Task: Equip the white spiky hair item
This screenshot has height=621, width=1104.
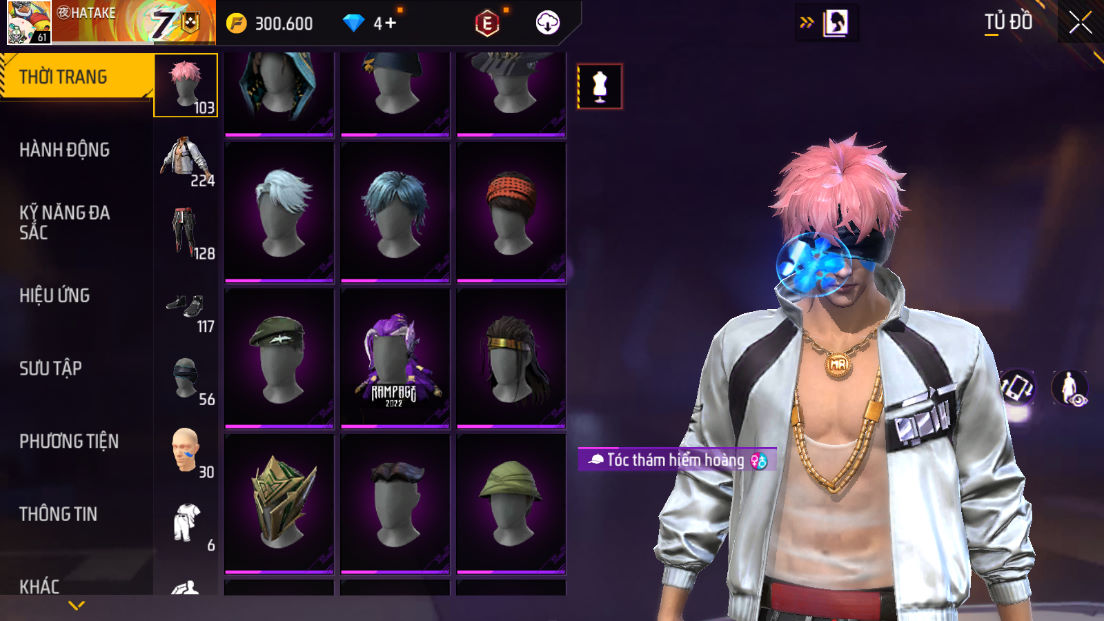Action: (279, 211)
